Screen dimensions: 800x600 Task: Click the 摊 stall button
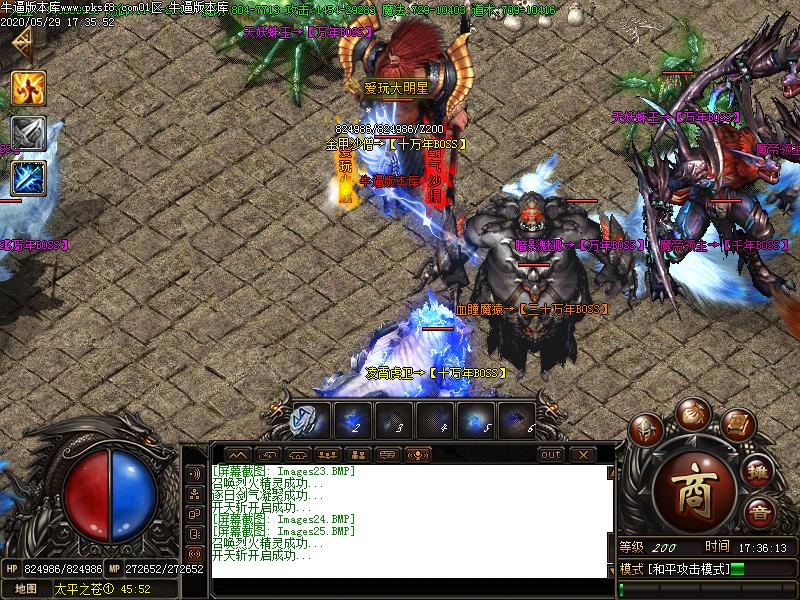tap(760, 474)
